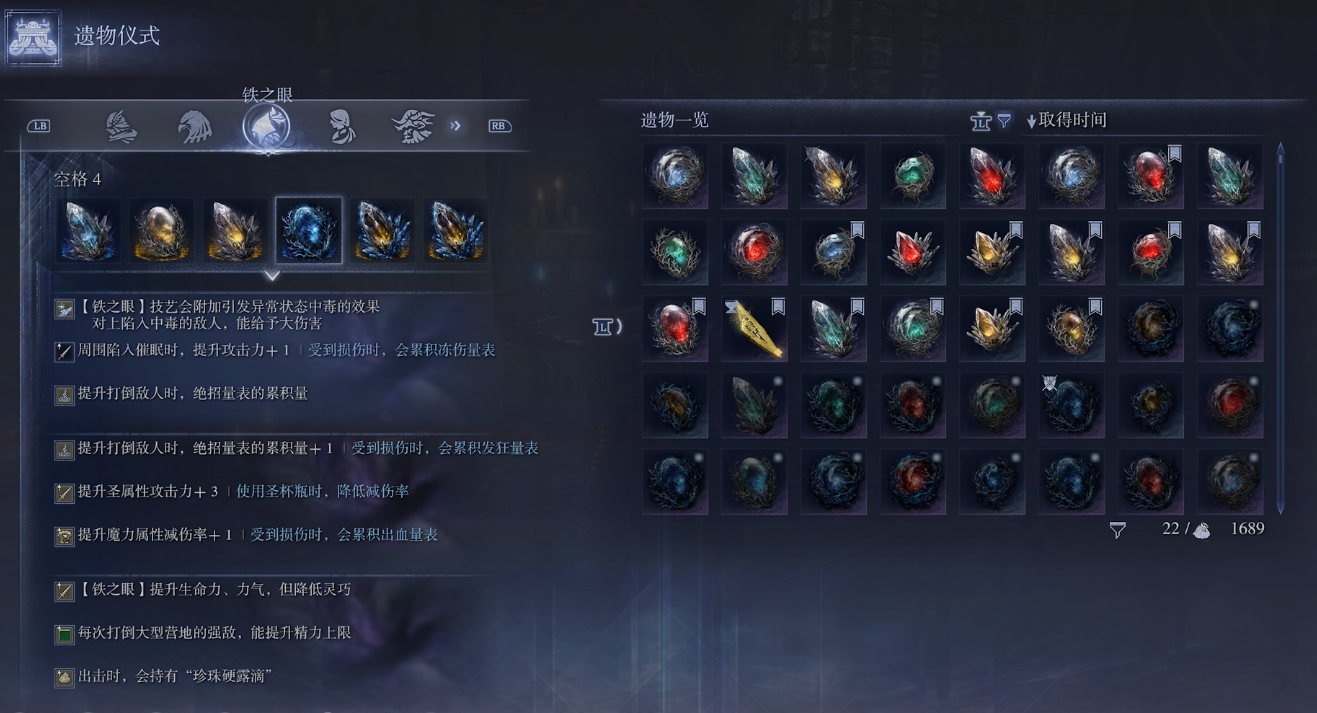This screenshot has width=1317, height=713.
Task: Select the bookmarked green orb relic
Action: pos(912,329)
